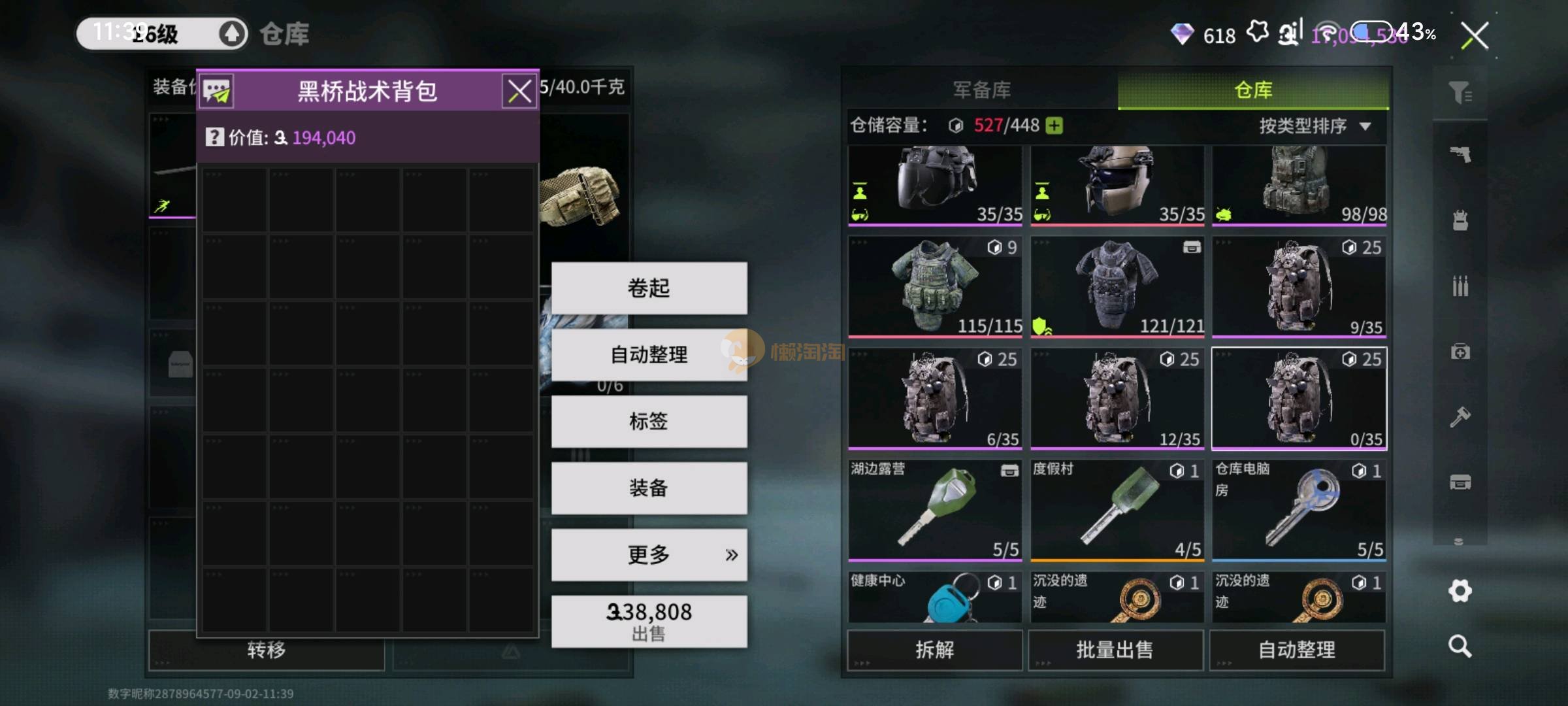Filter storage by the pistol weapon category
The height and width of the screenshot is (706, 1568).
(1460, 155)
